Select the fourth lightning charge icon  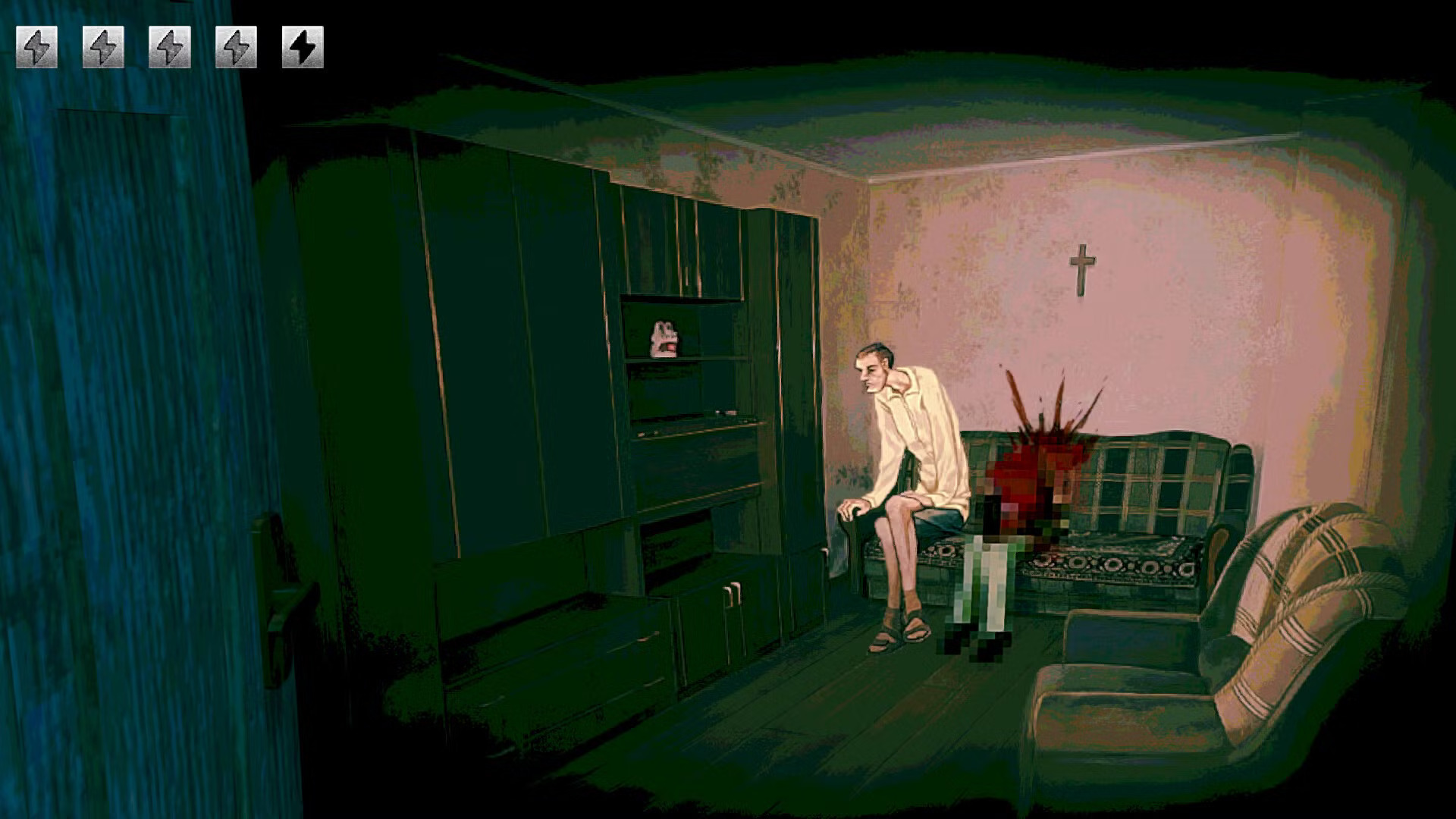click(x=237, y=47)
